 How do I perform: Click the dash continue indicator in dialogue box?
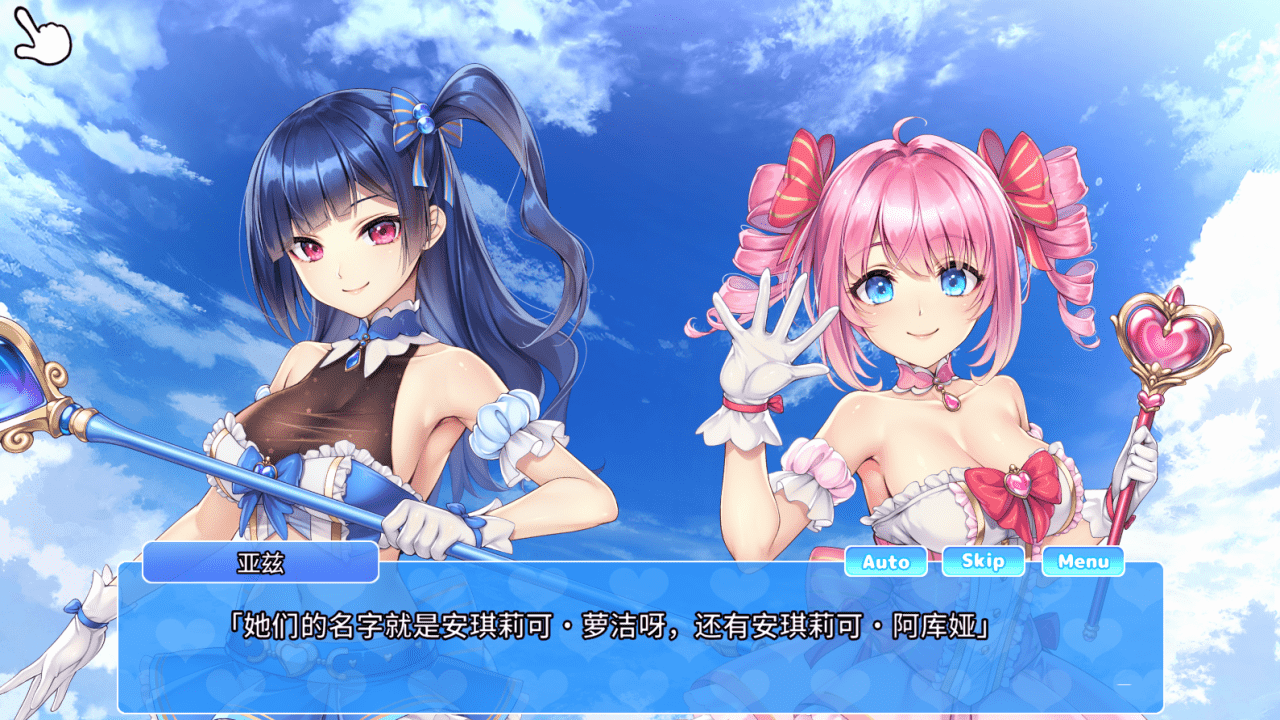click(1125, 684)
